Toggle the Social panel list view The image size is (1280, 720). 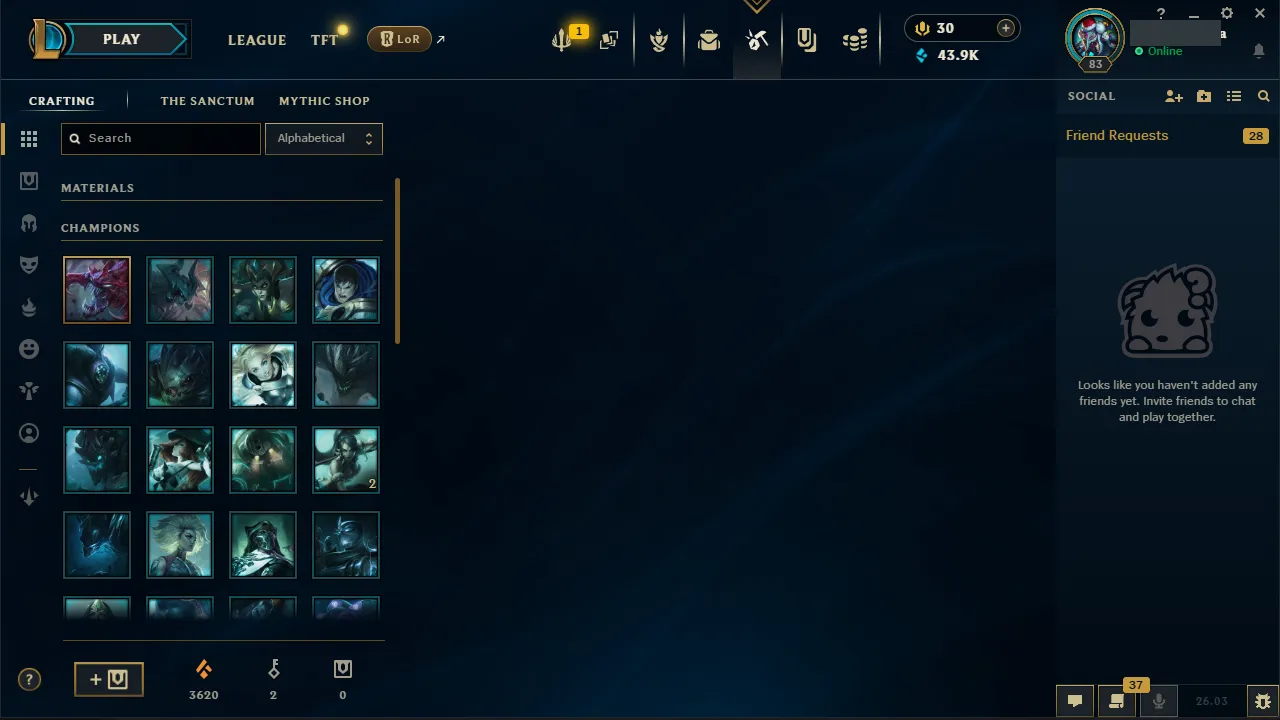click(x=1234, y=96)
